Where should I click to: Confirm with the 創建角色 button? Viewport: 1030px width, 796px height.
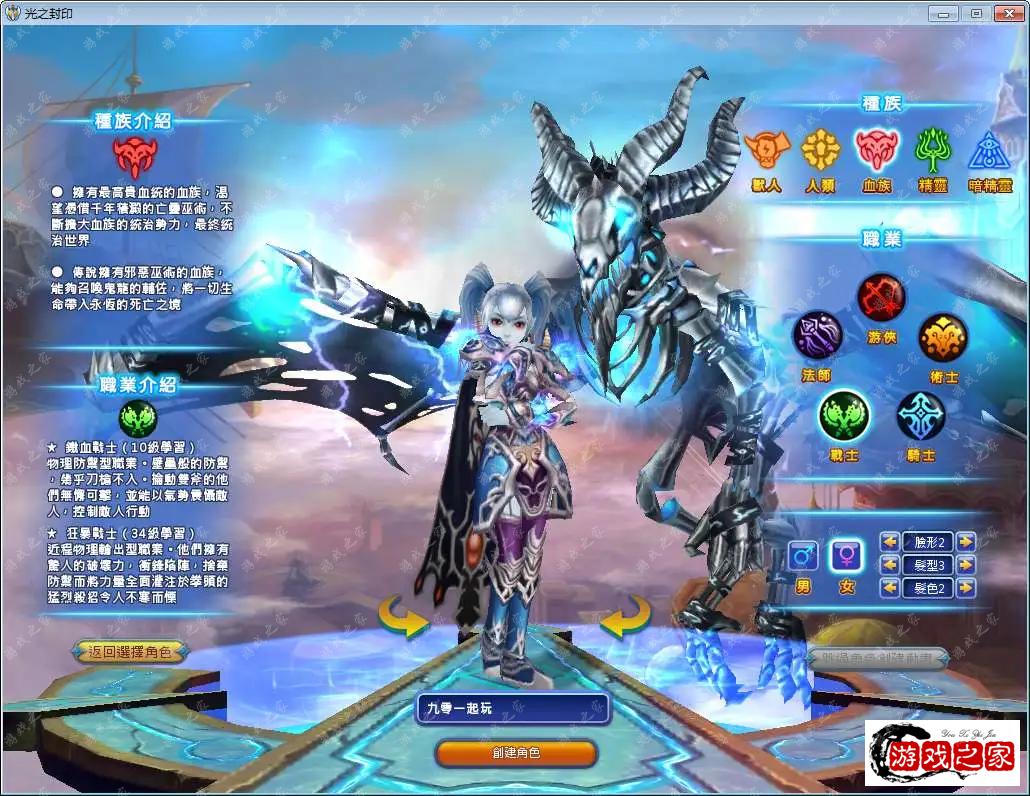tap(516, 752)
